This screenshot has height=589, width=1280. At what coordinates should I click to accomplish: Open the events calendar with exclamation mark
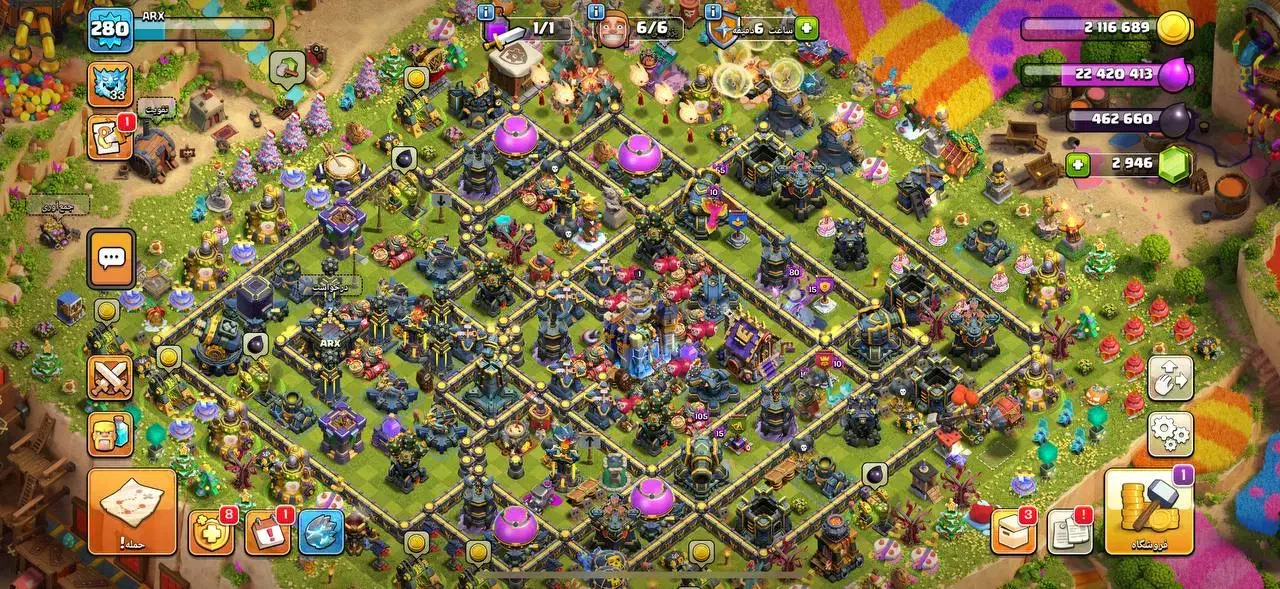click(x=267, y=533)
